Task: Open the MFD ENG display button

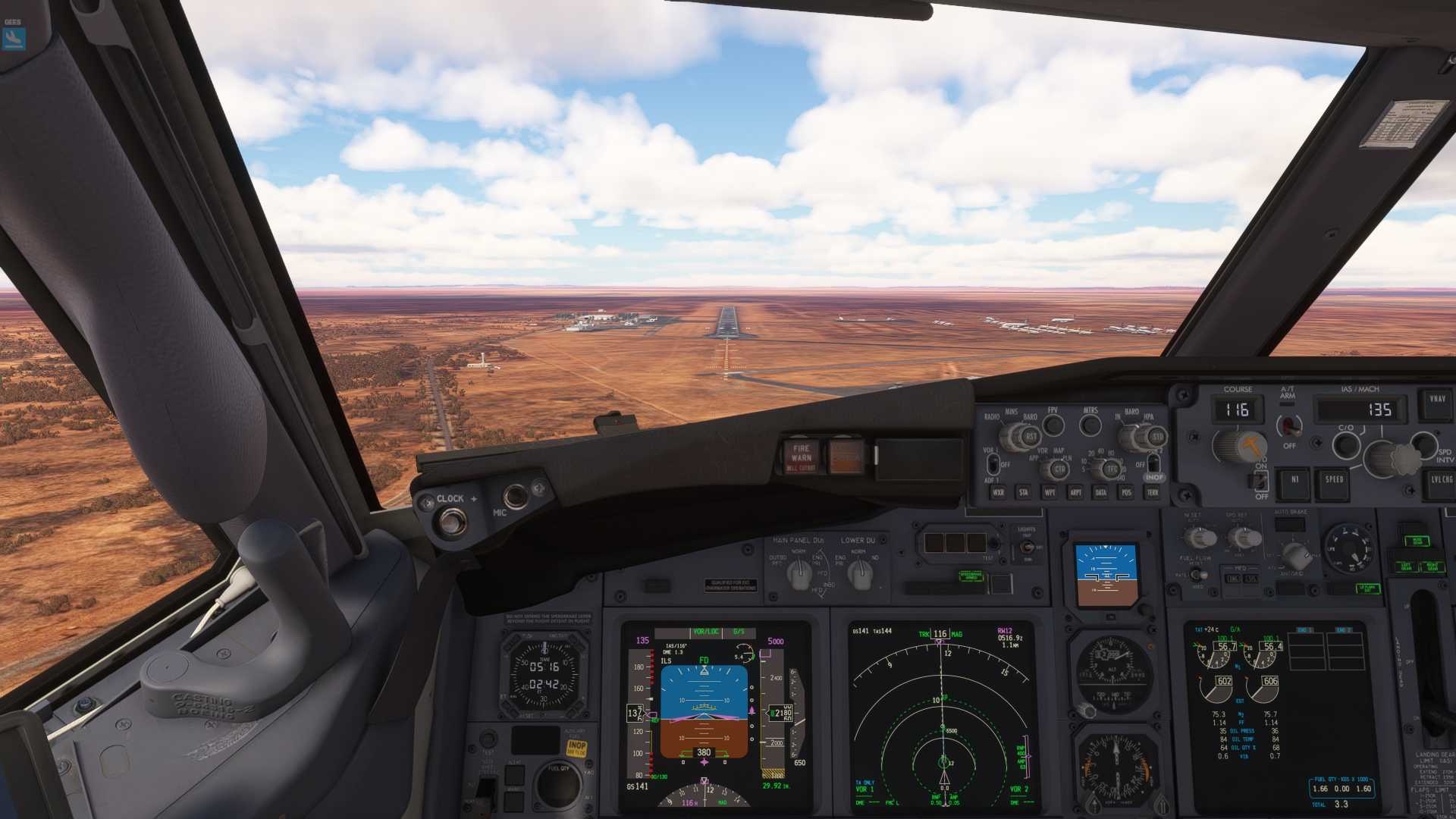Action: (x=1232, y=579)
